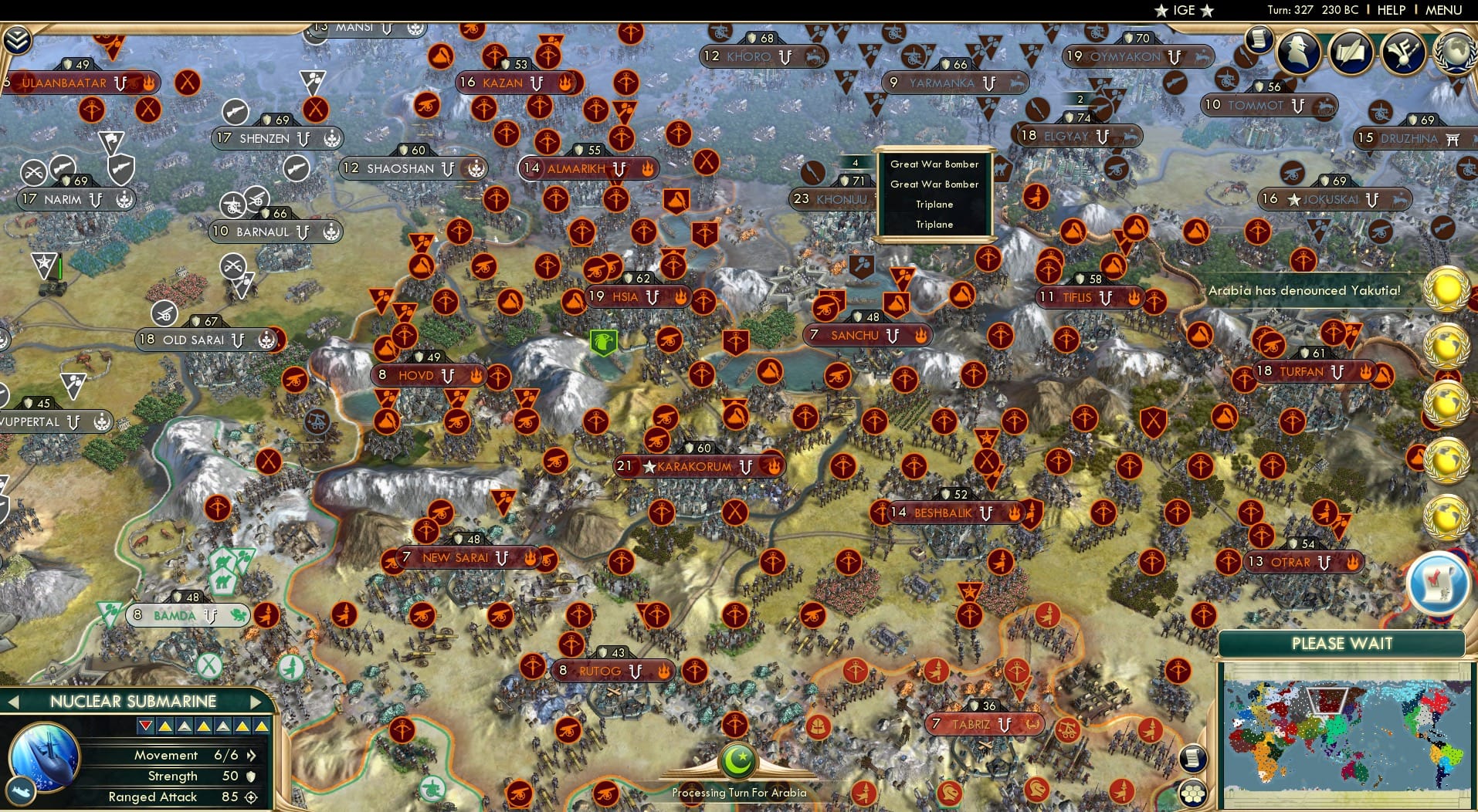Click the Movement double-chevron next to 6/6
The height and width of the screenshot is (812, 1478).
(252, 756)
